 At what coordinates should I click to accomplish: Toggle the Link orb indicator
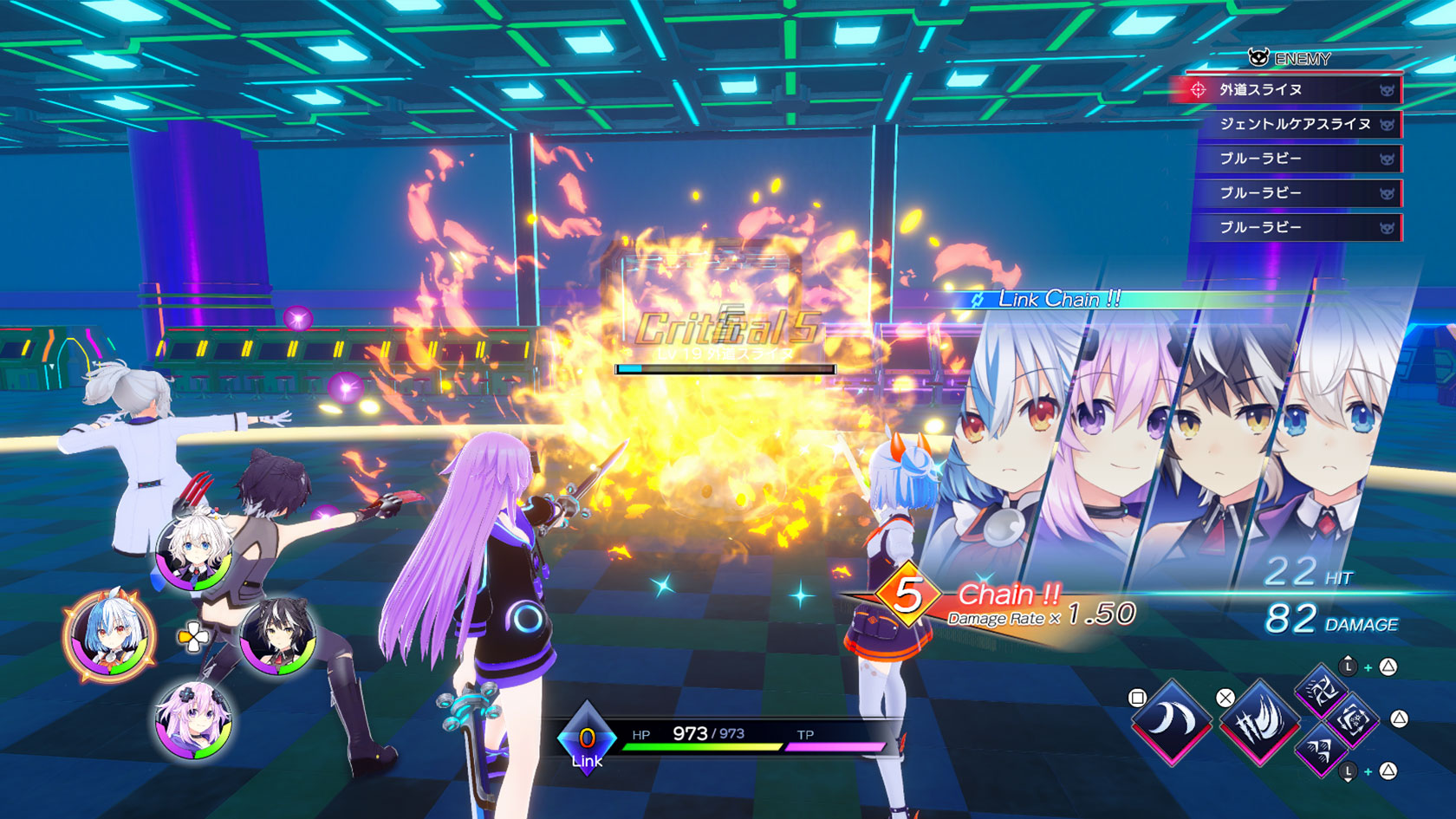(x=588, y=735)
